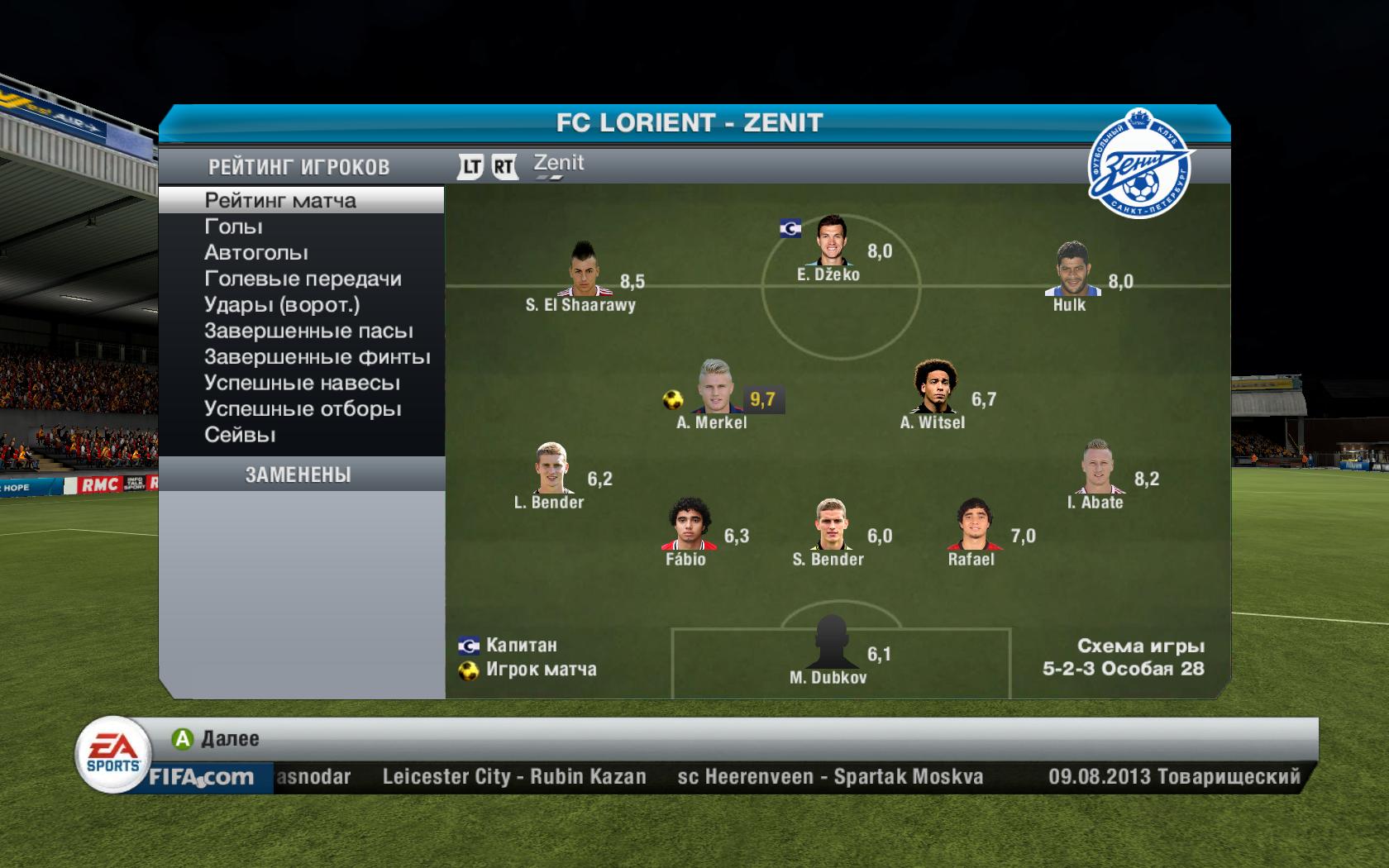
Task: Pick goalkeeper M. Dubkov's silhouette
Action: [830, 642]
